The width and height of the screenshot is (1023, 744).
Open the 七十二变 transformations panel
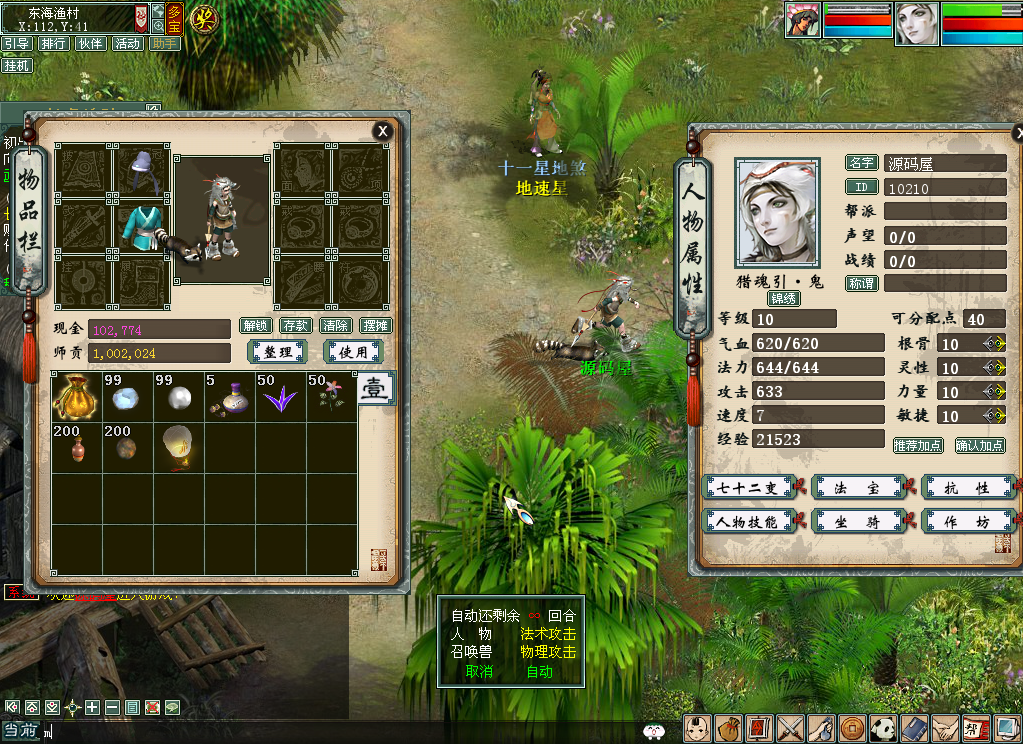tap(748, 488)
